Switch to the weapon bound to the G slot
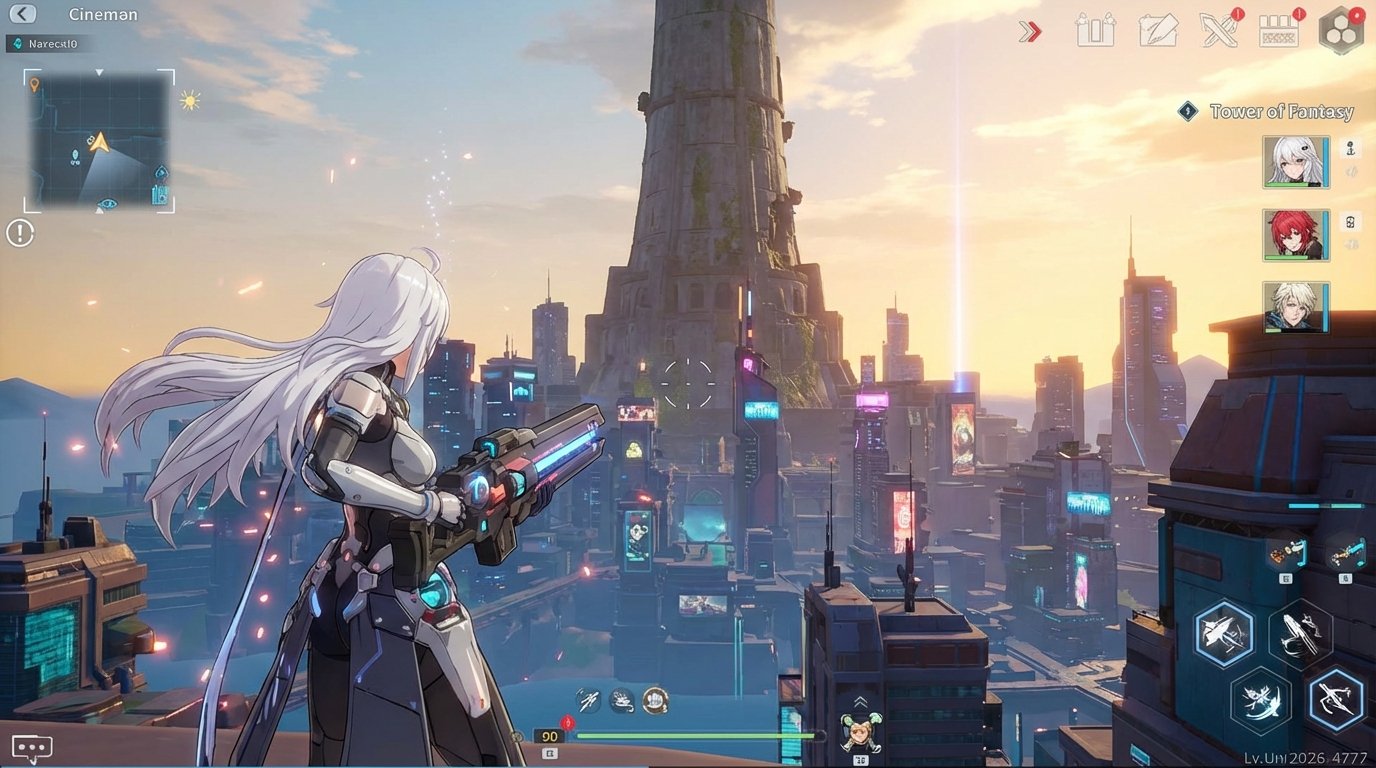 (1288, 553)
